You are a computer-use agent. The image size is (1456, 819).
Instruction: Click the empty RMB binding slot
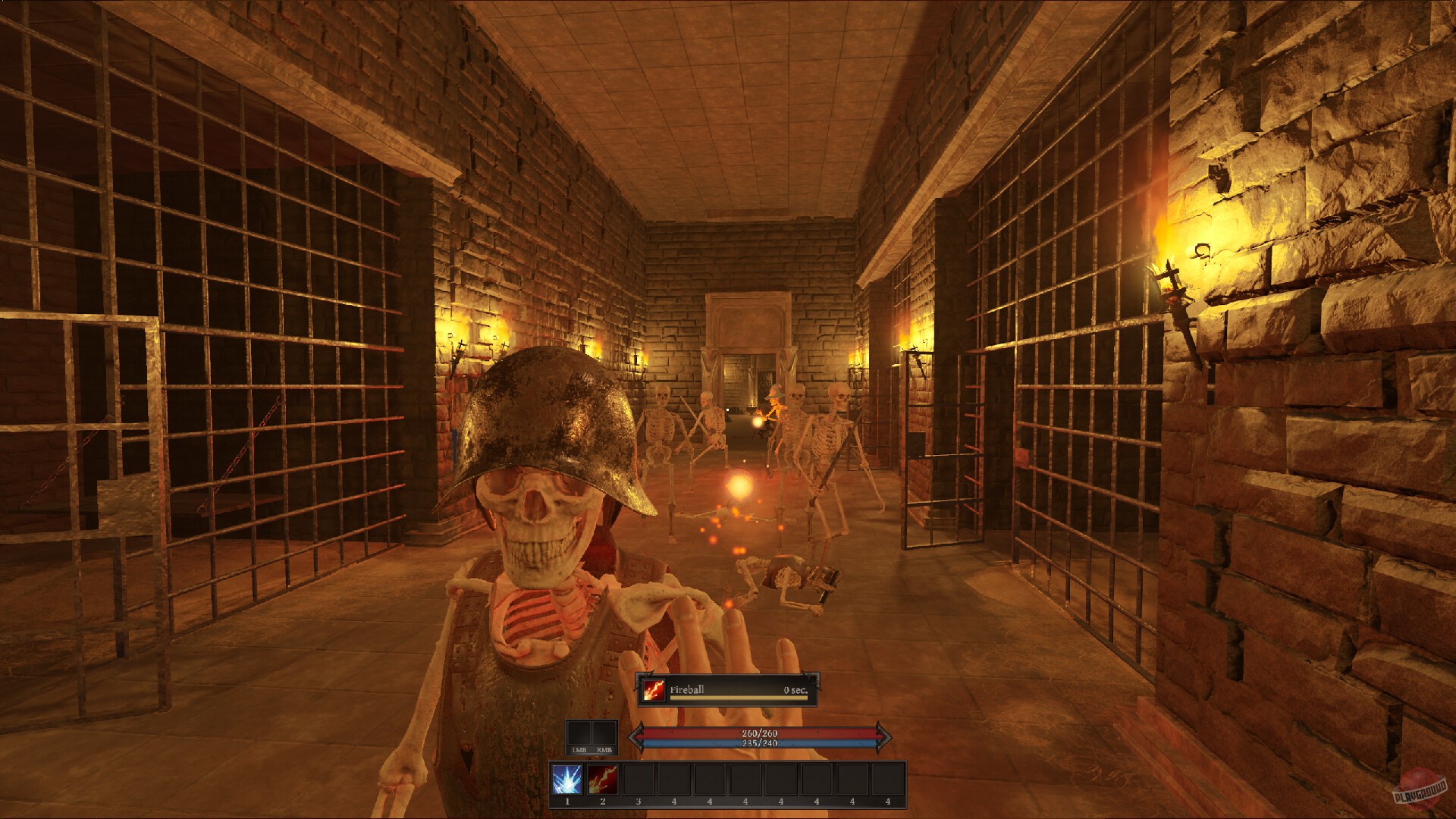point(604,733)
